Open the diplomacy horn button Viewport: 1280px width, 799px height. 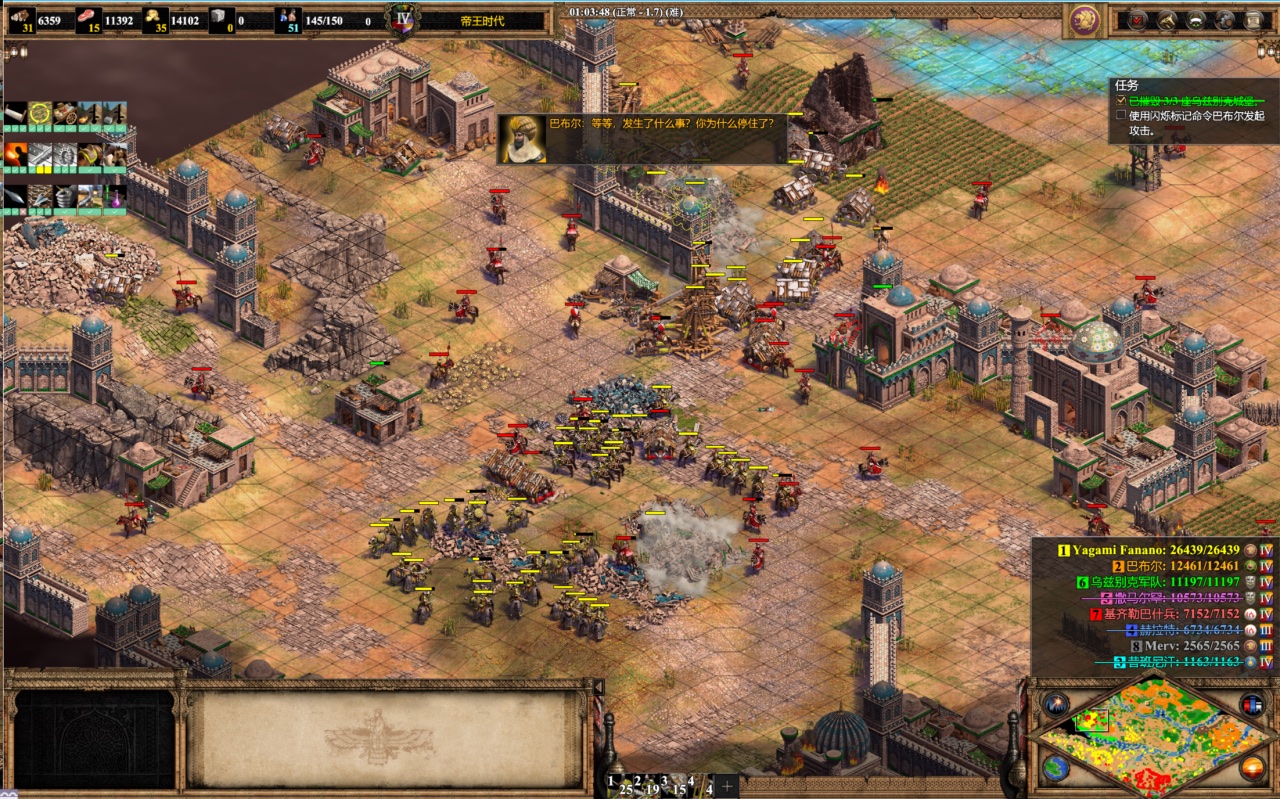(1167, 19)
